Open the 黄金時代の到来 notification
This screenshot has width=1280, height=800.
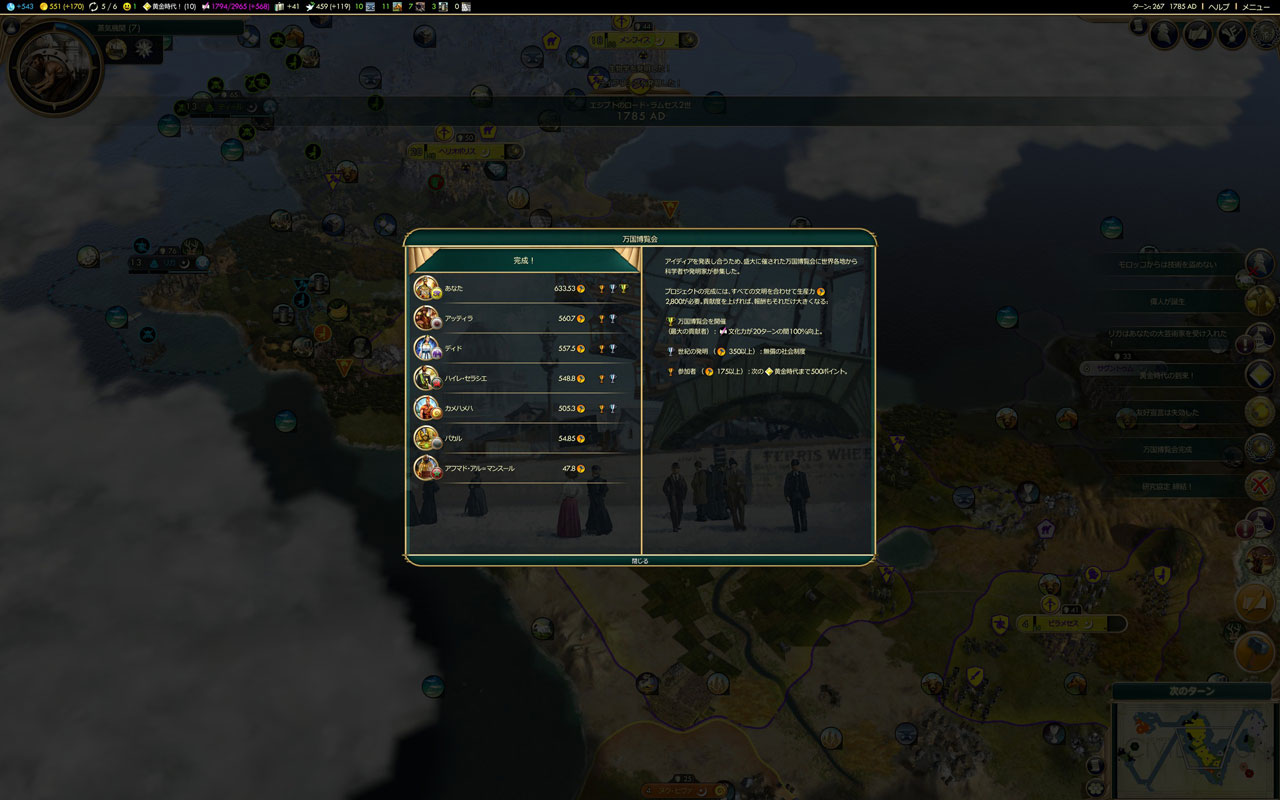pyautogui.click(x=1167, y=376)
